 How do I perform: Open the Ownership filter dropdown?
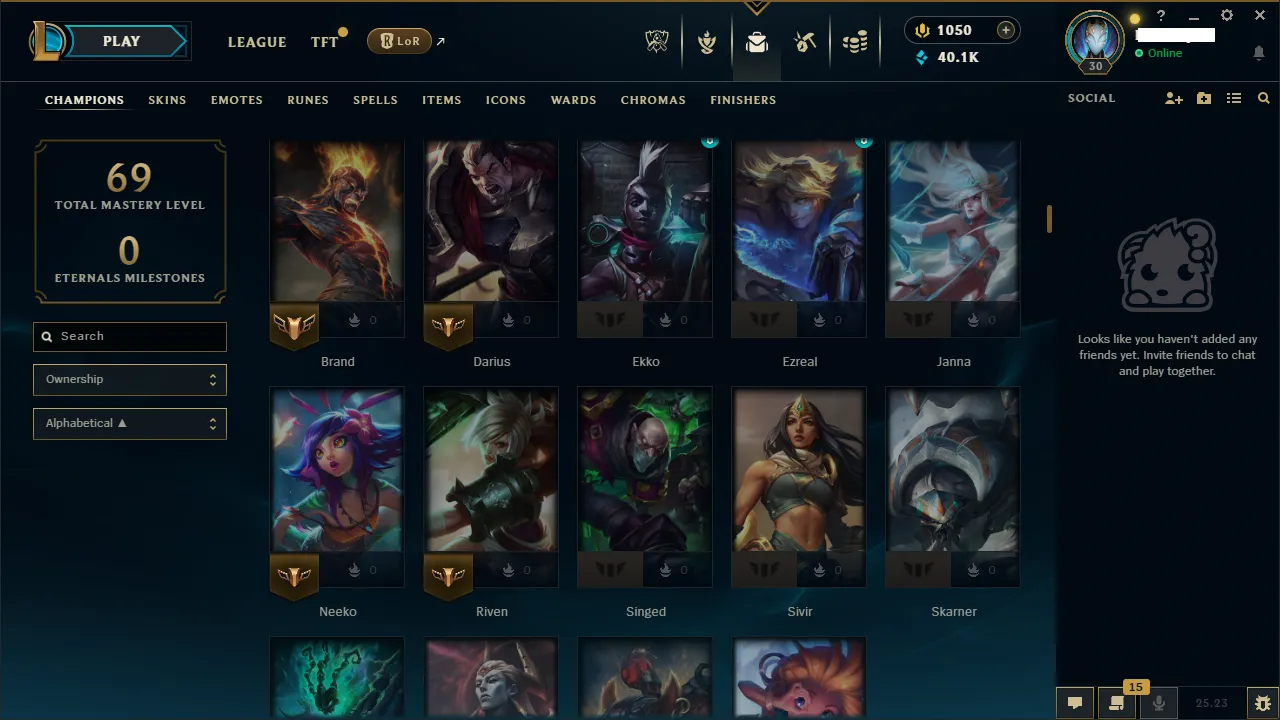[x=129, y=380]
